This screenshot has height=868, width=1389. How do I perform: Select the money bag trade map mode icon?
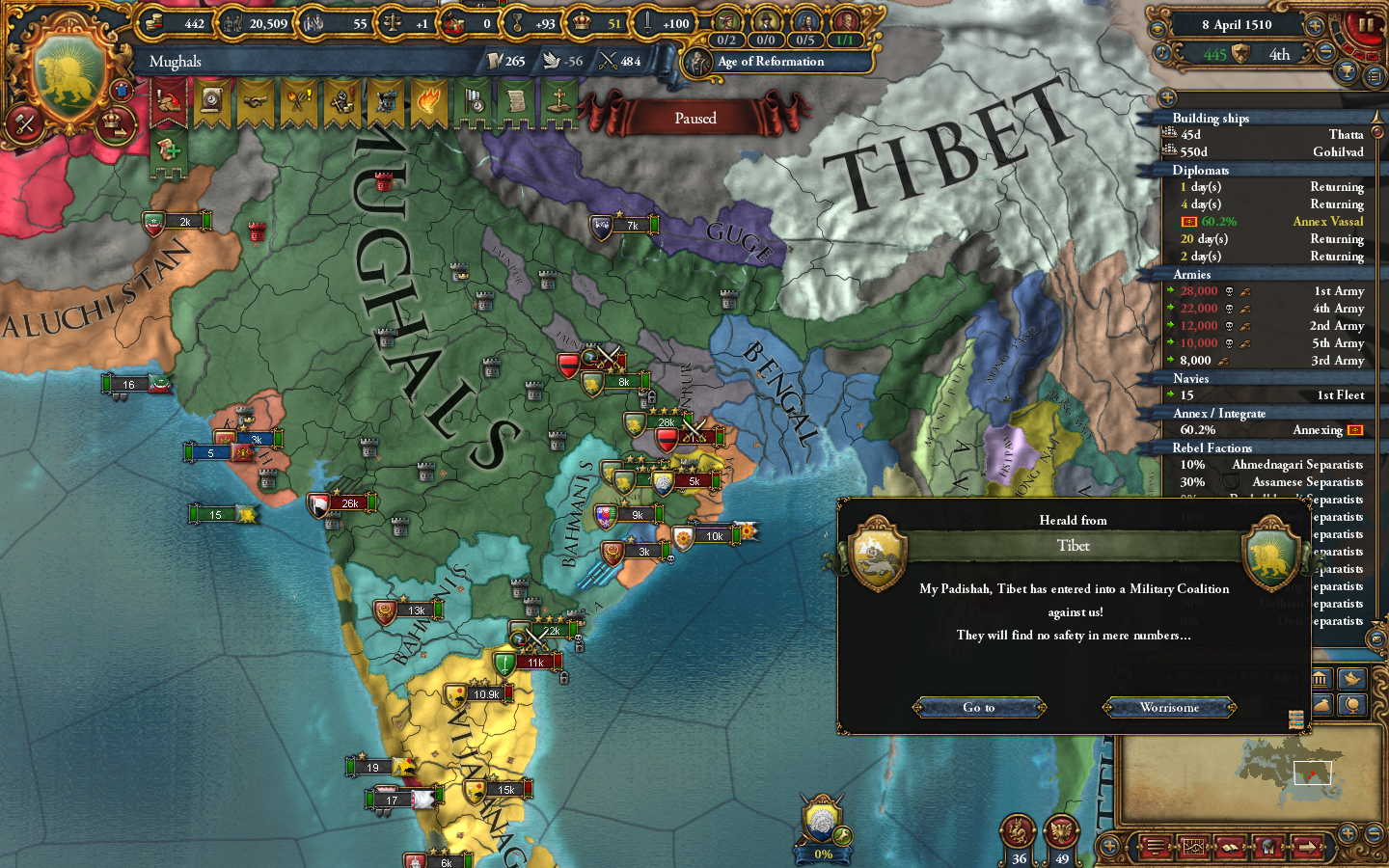1323,704
